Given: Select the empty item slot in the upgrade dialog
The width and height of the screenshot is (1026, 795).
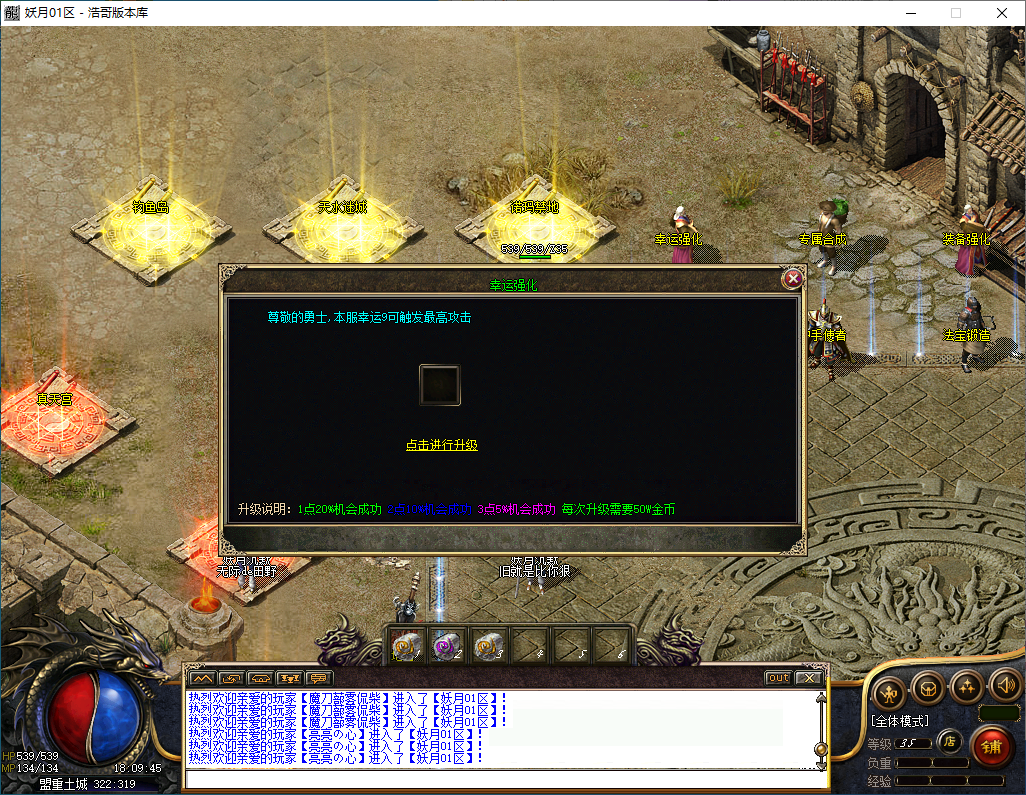Looking at the screenshot, I should click(439, 385).
